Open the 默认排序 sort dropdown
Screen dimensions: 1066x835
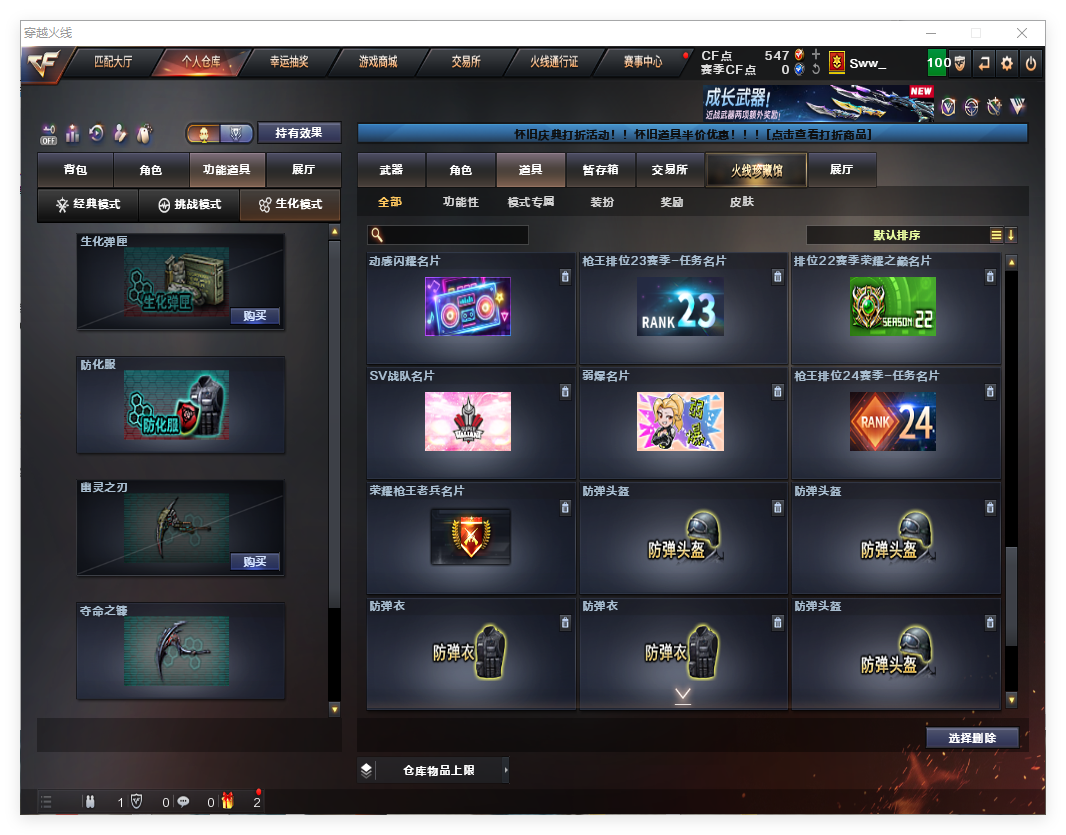897,235
